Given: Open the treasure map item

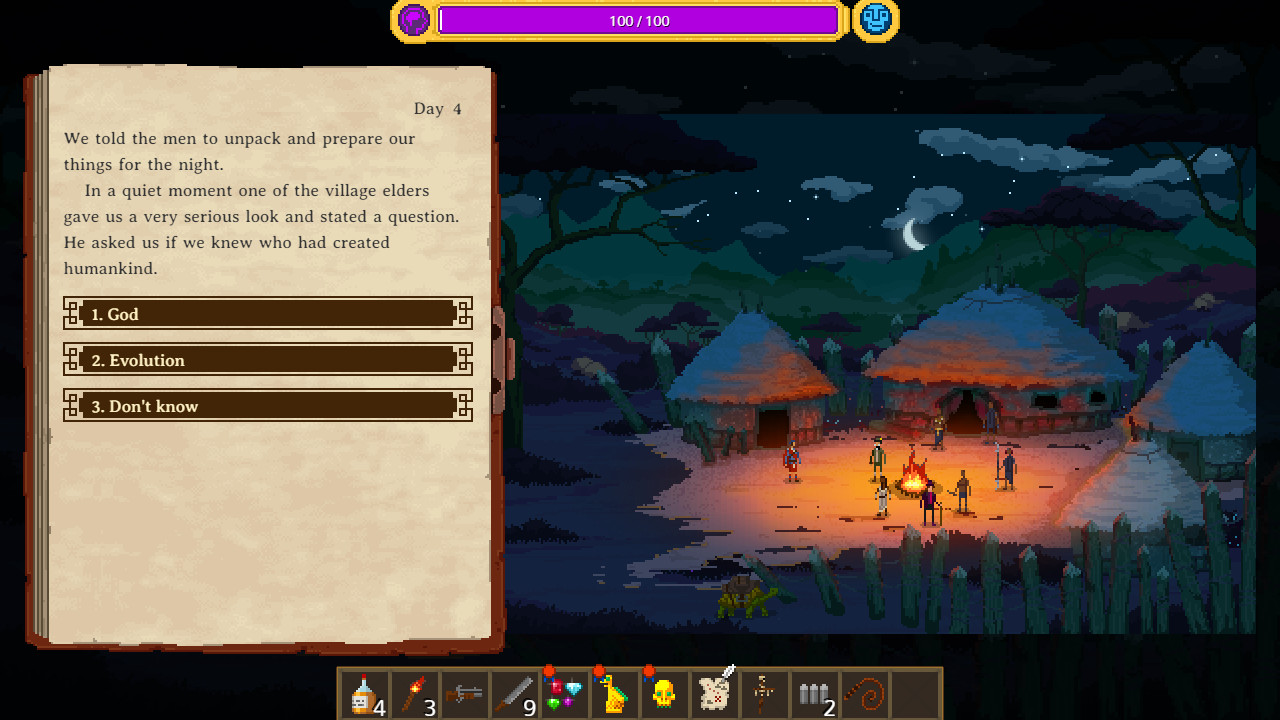Looking at the screenshot, I should coord(715,692).
